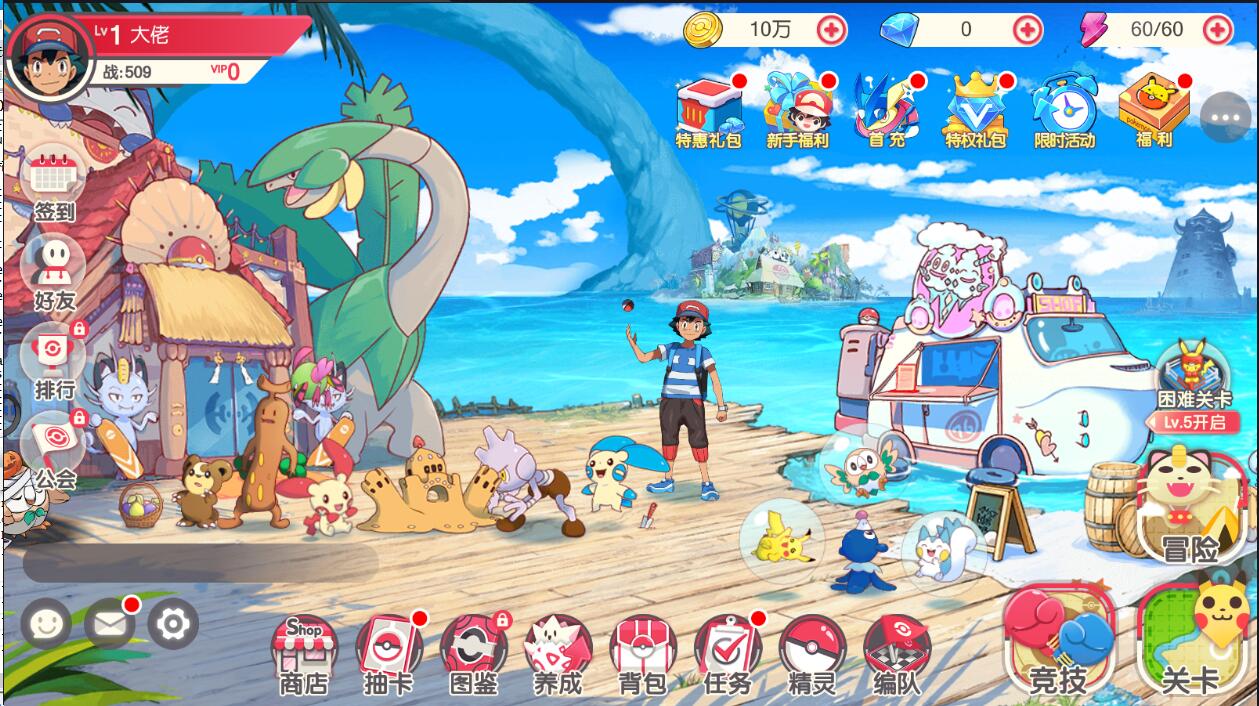1259x706 pixels.
Task: Open the 背包 backpack
Action: pos(643,650)
